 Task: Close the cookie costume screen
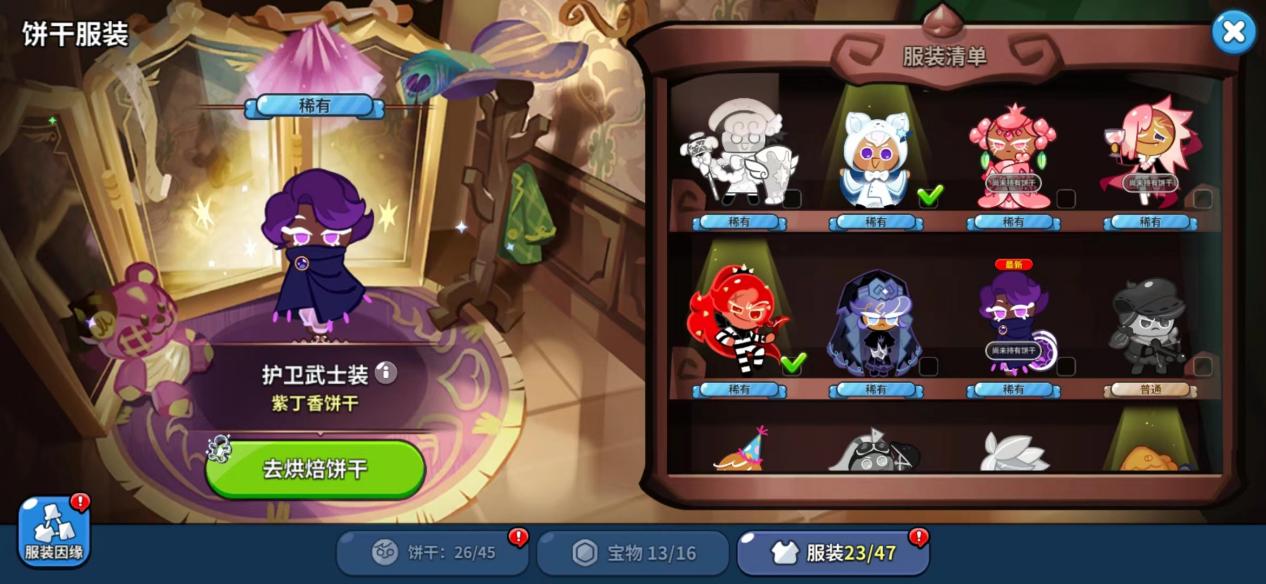point(1233,32)
